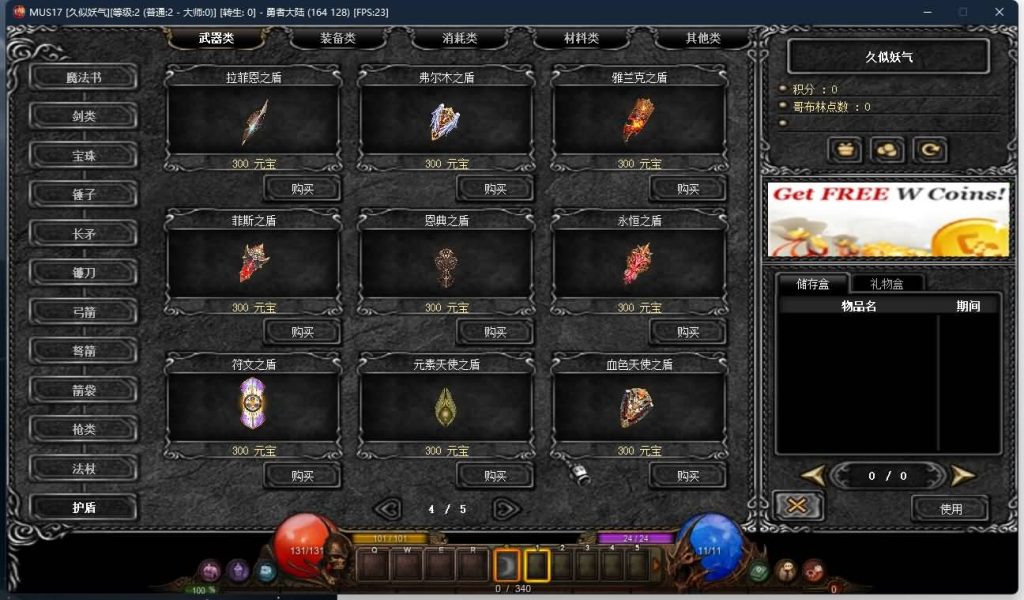Screen dimensions: 1024x600
Task: Choose the 魔法书 category
Action: click(84, 77)
